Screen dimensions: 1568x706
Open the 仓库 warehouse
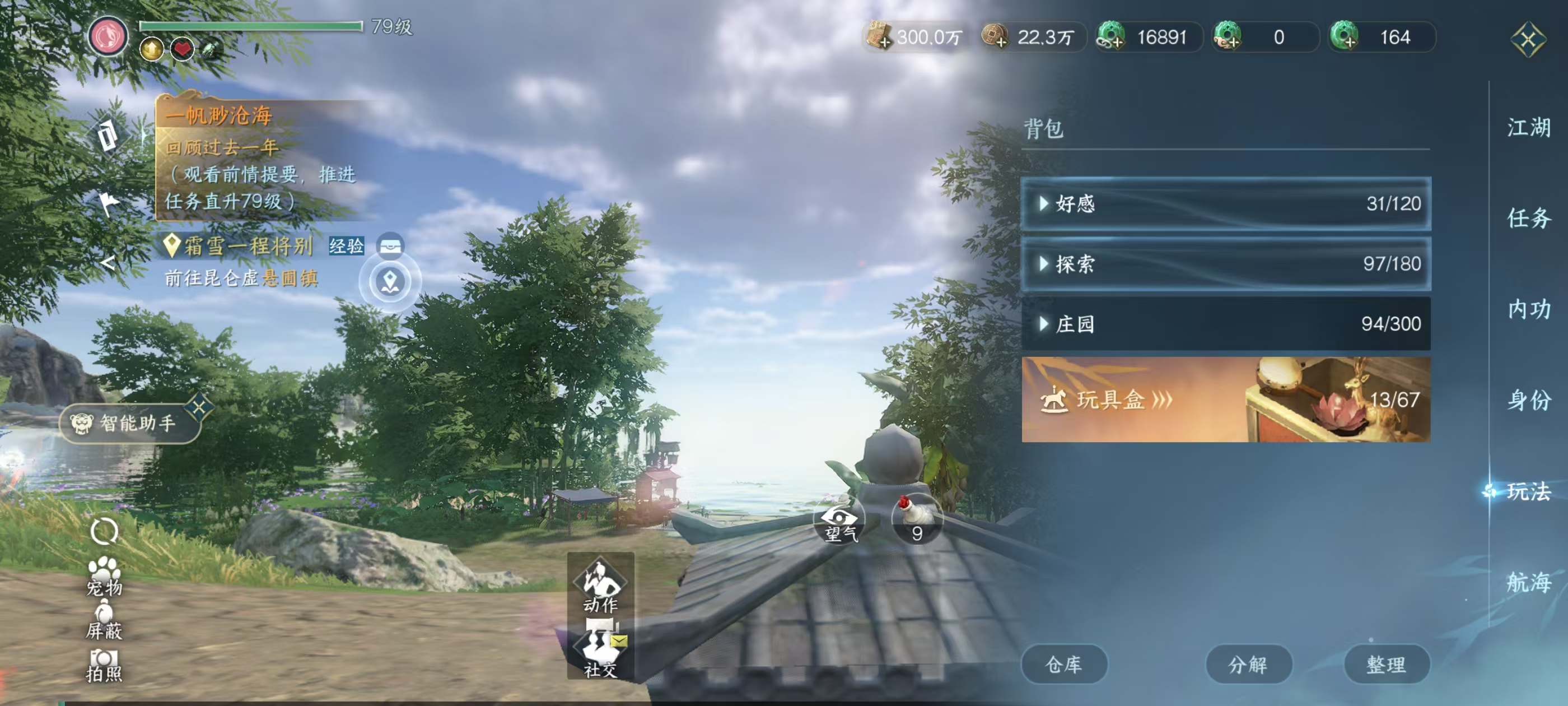(1065, 665)
